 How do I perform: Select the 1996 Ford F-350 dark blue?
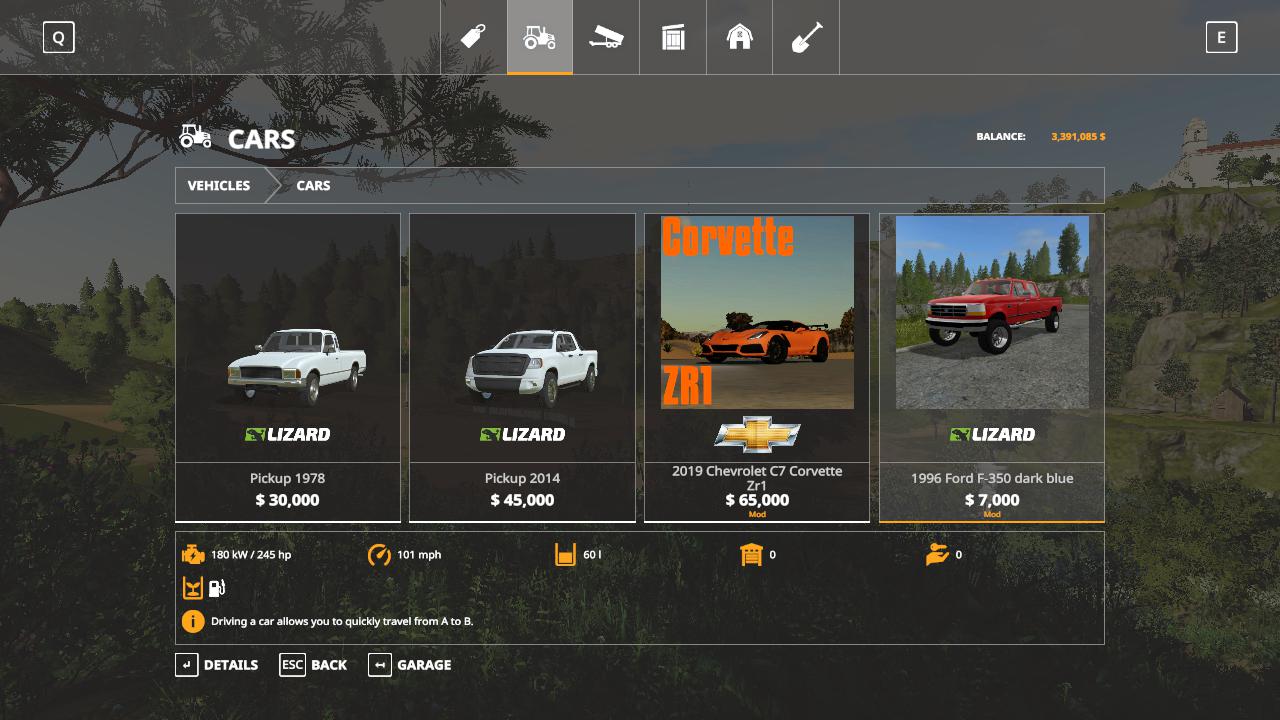[x=992, y=367]
